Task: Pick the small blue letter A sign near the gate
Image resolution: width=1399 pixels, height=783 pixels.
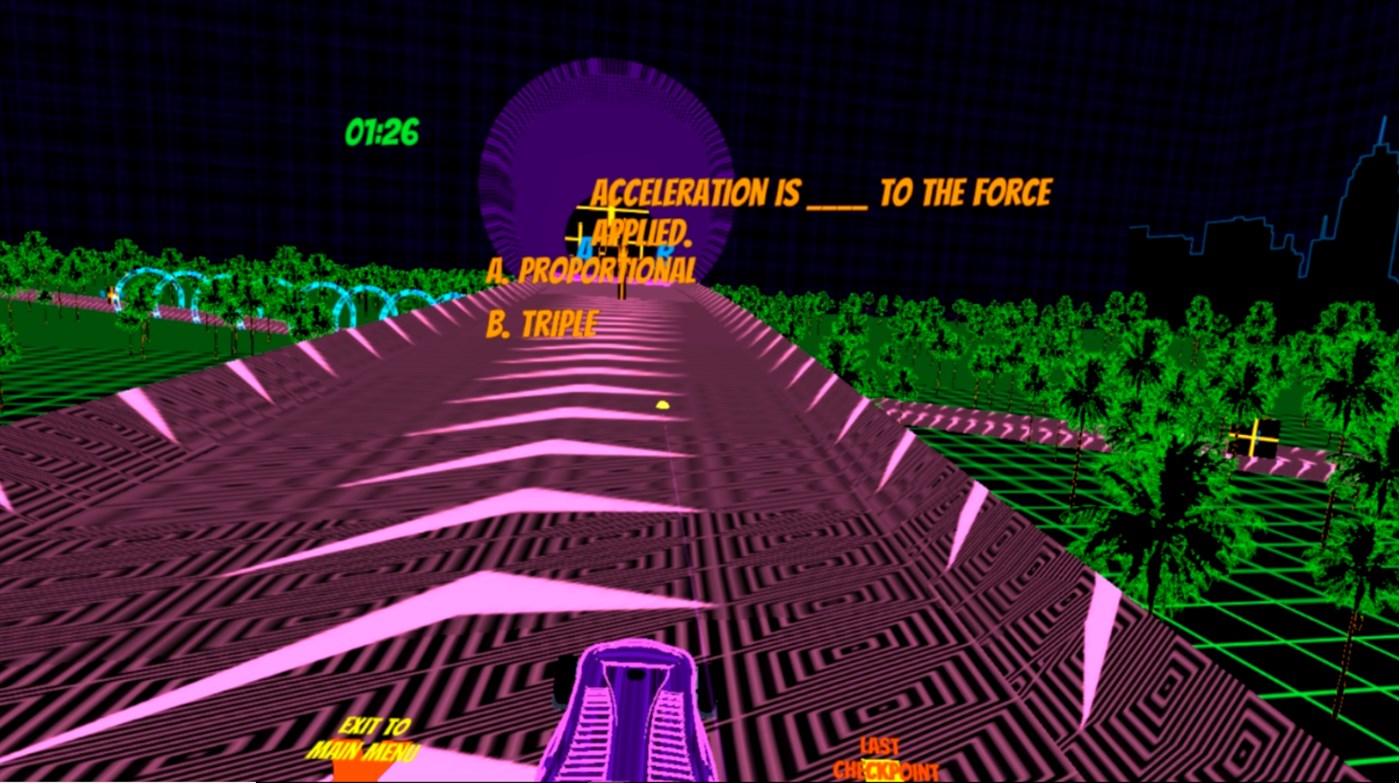Action: coord(583,248)
